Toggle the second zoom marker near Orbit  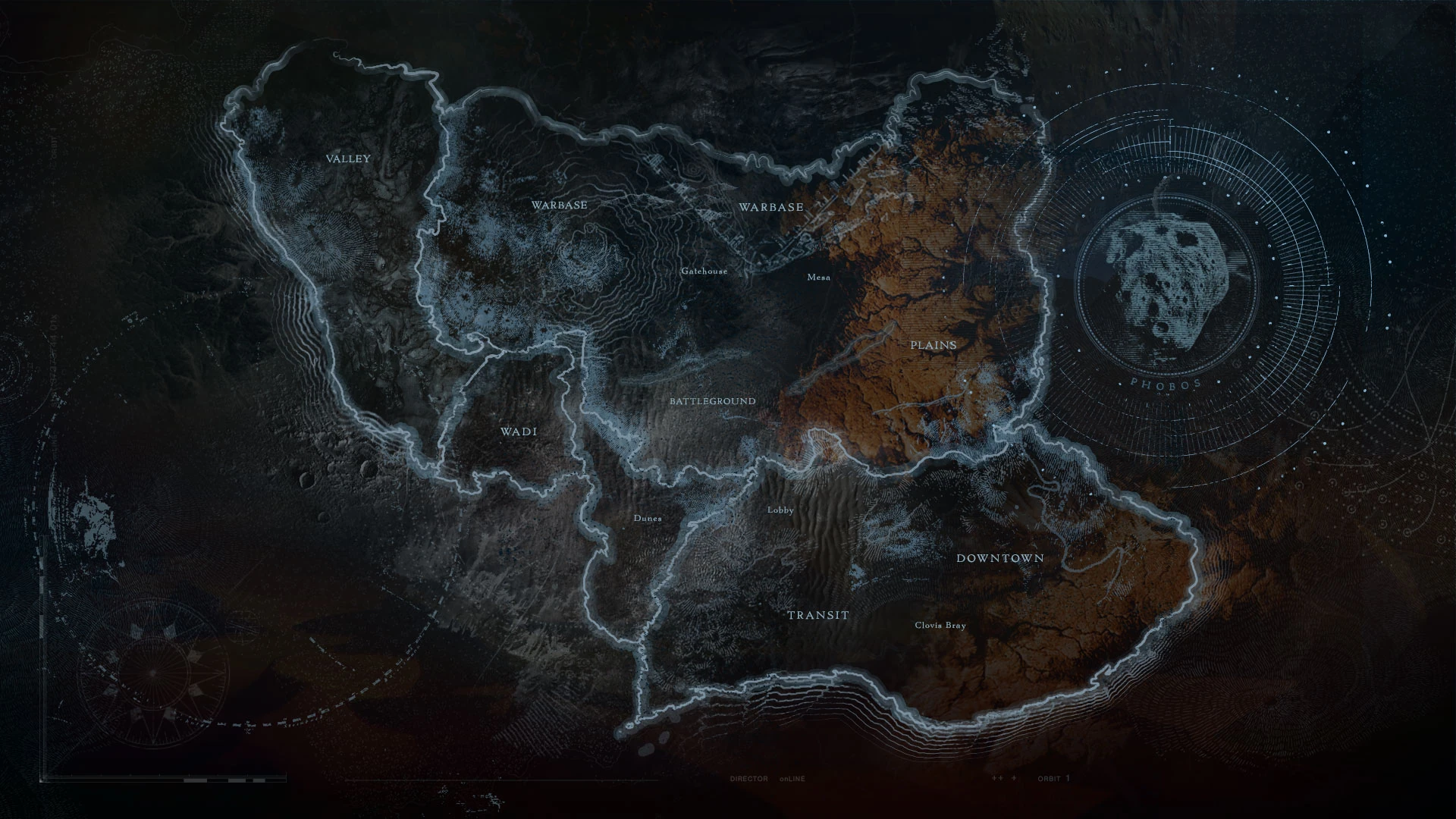coord(1014,778)
